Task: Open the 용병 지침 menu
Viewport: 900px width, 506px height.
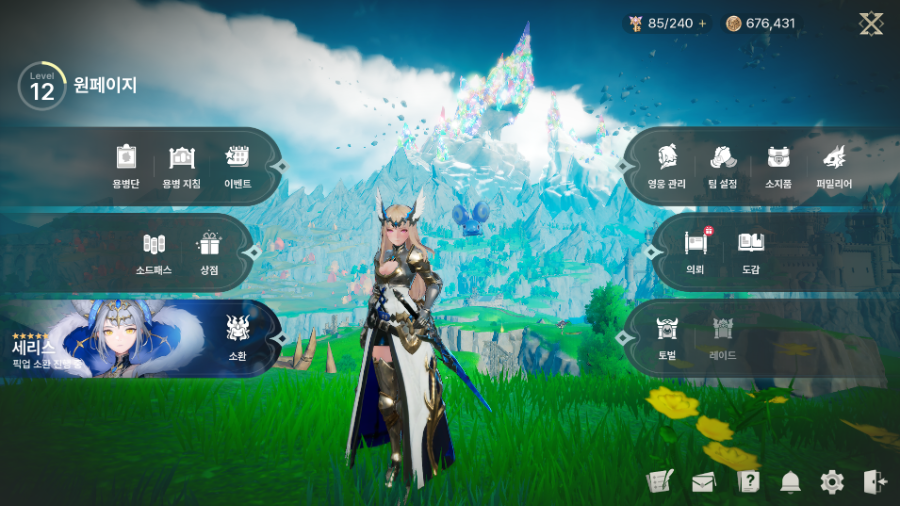Action: click(x=182, y=166)
